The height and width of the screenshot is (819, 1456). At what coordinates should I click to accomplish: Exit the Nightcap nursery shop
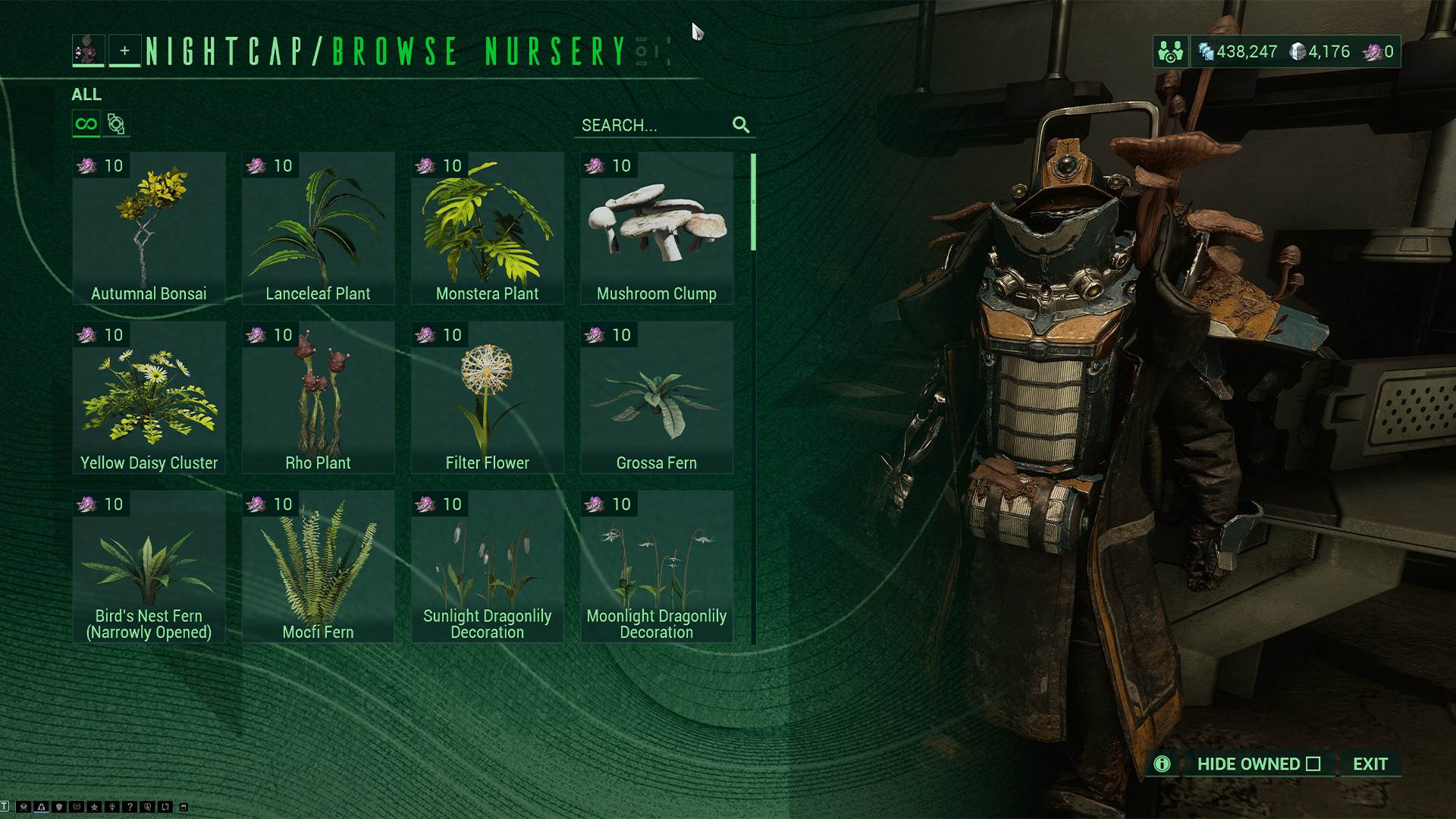click(1370, 764)
